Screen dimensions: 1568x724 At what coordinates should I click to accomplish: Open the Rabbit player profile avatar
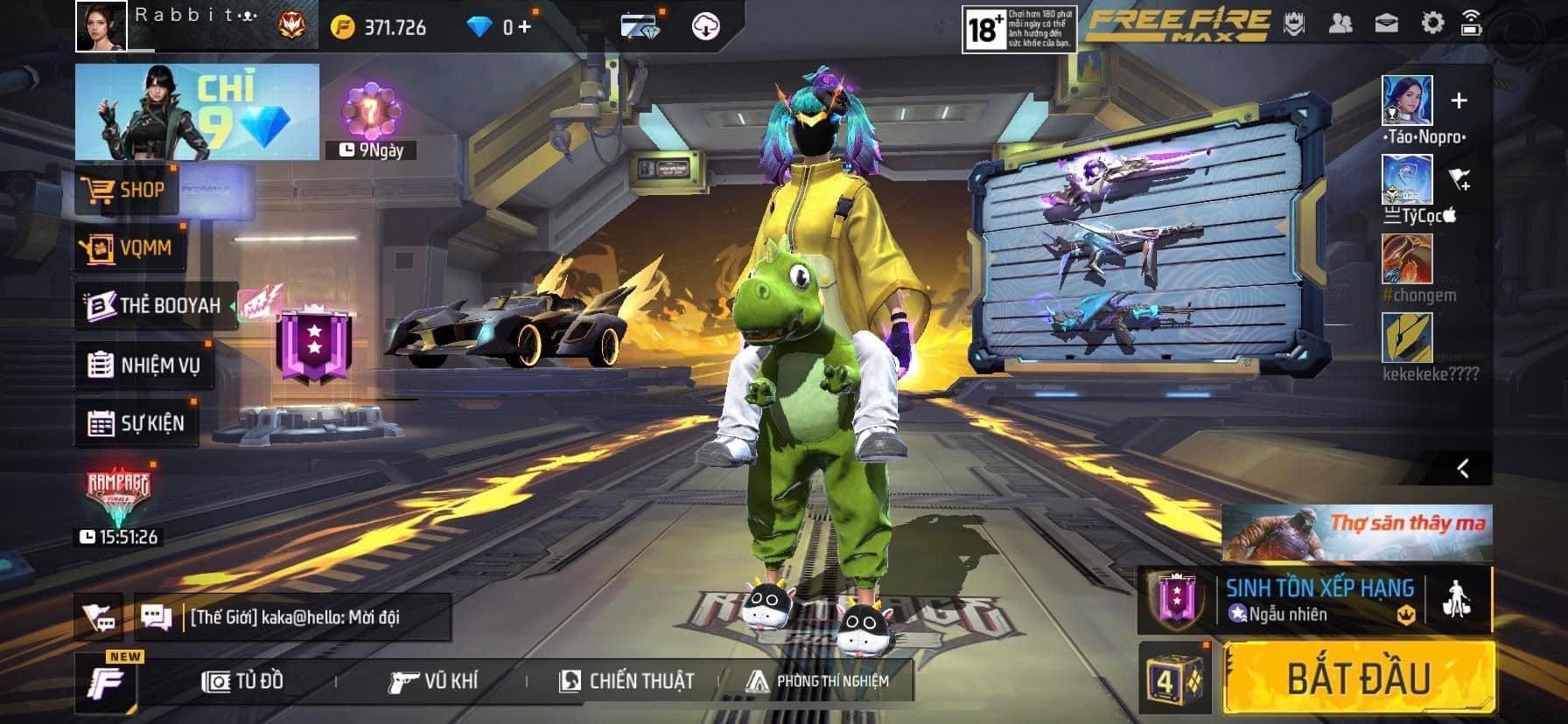click(101, 25)
